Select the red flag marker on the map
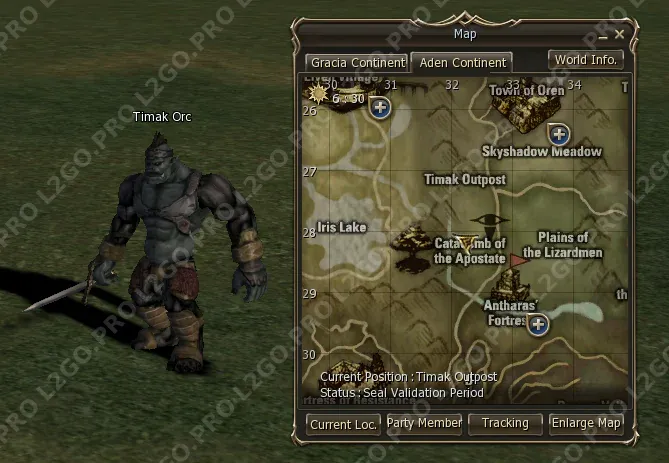 (517, 261)
